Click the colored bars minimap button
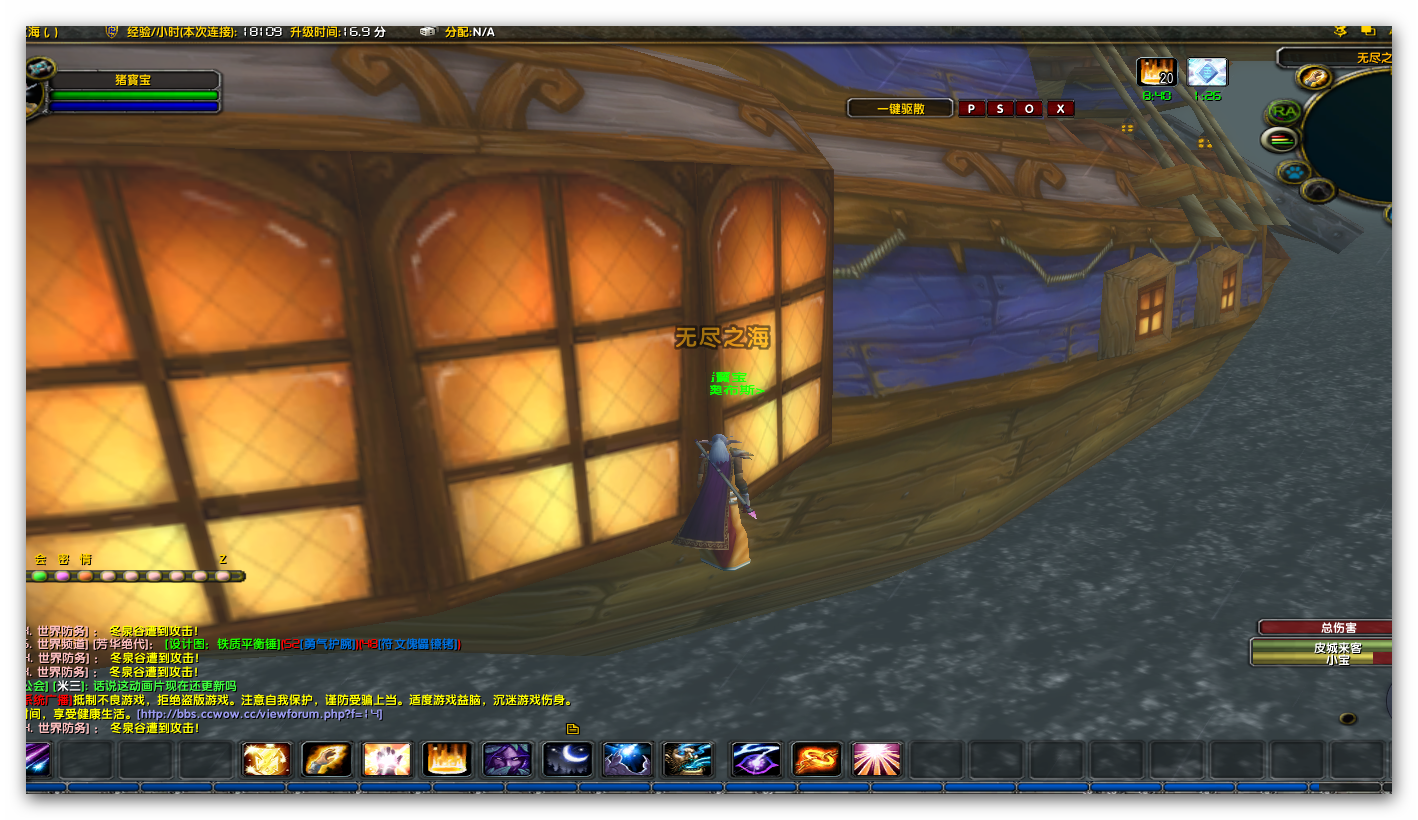This screenshot has width=1418, height=820. click(1279, 140)
